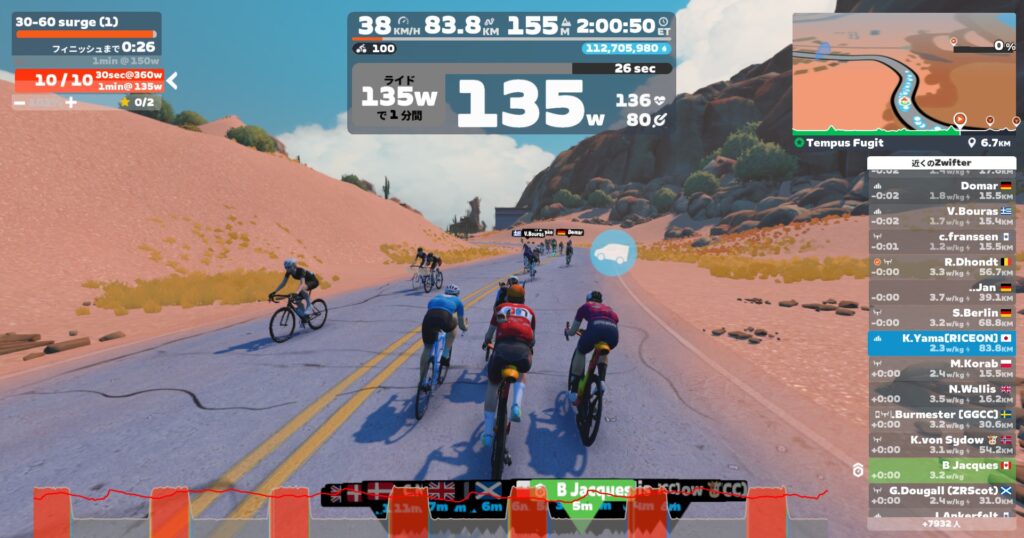Click the highlighted K.Yama[RICEON] row
1024x538 pixels.
[x=941, y=343]
